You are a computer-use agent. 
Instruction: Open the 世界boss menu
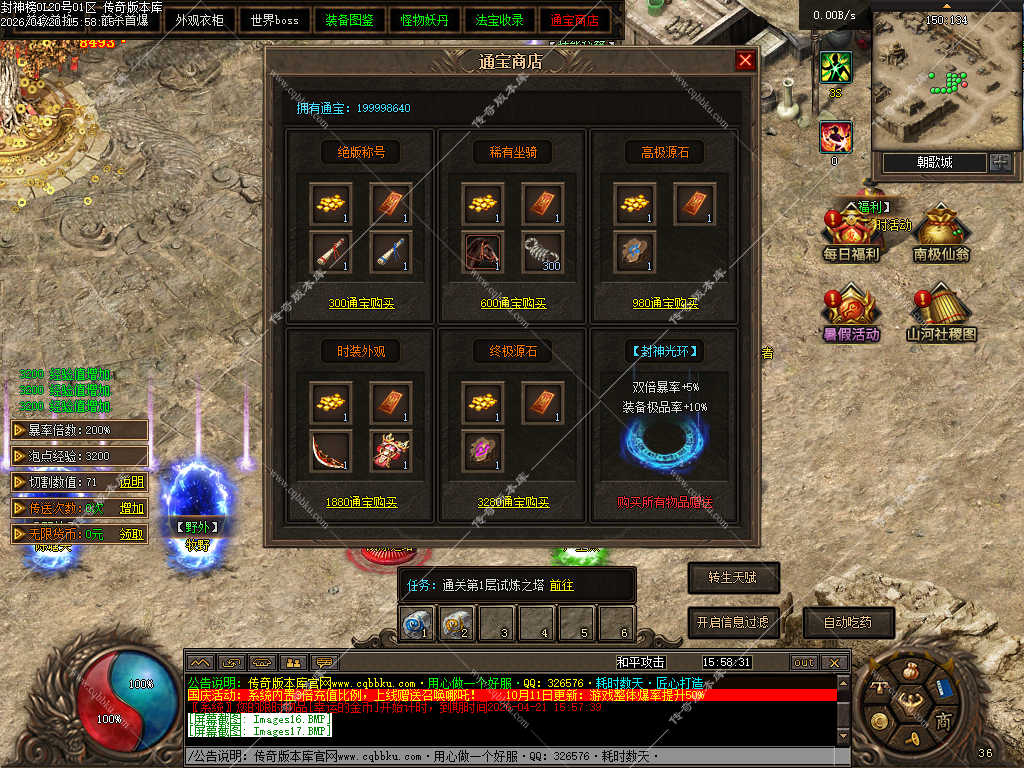pos(275,20)
